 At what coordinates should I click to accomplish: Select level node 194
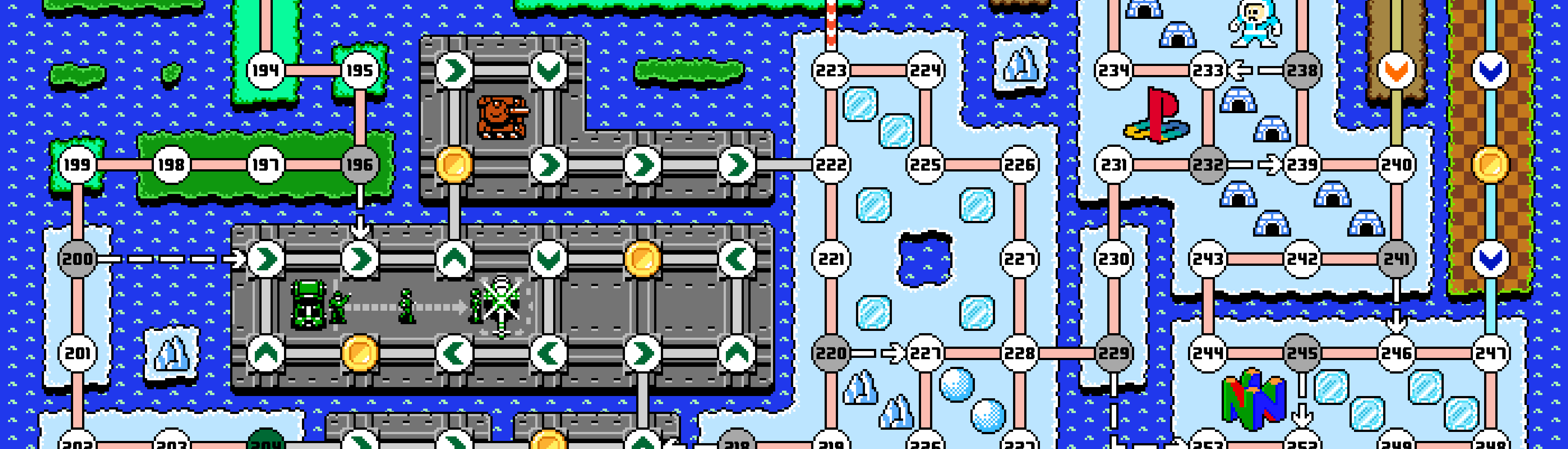coord(266,70)
